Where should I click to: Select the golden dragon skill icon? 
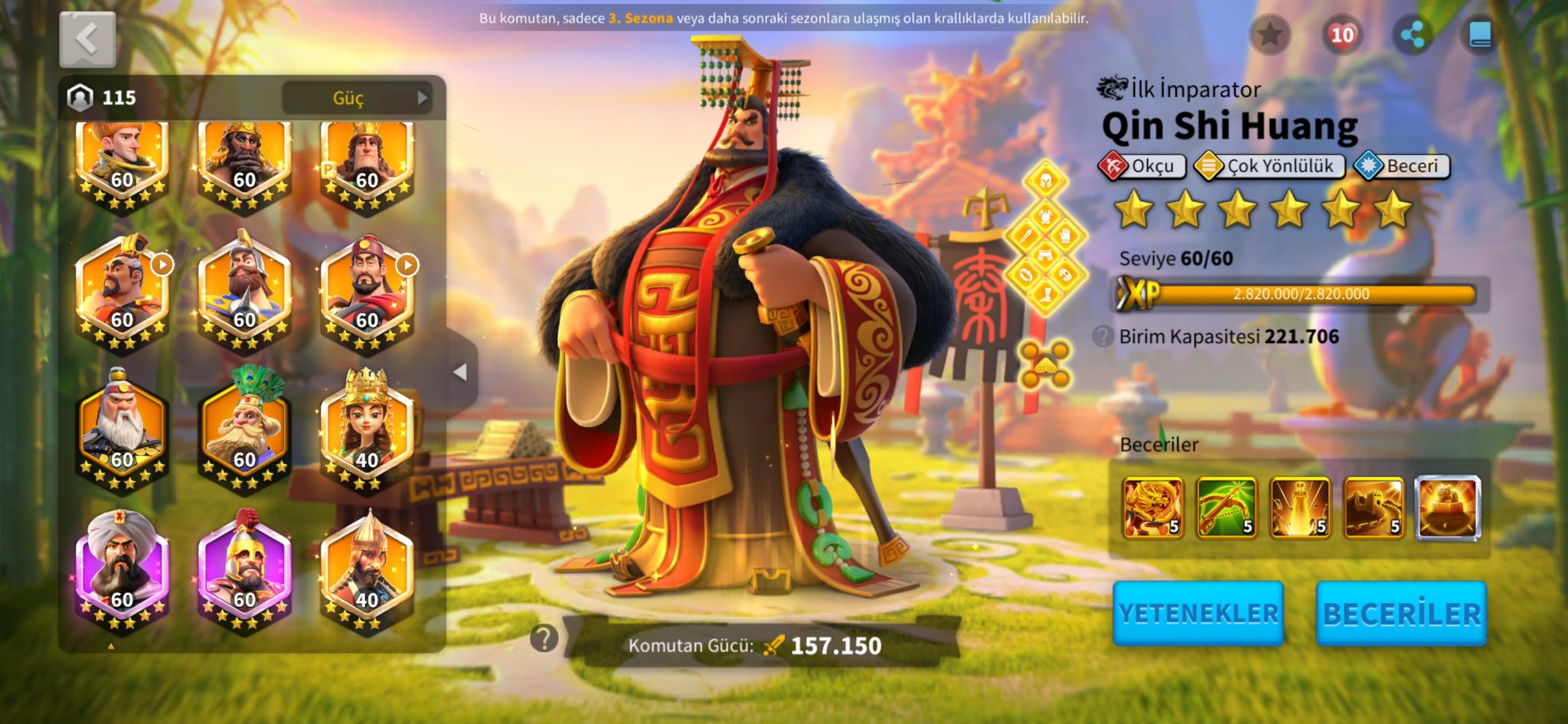click(x=1152, y=507)
